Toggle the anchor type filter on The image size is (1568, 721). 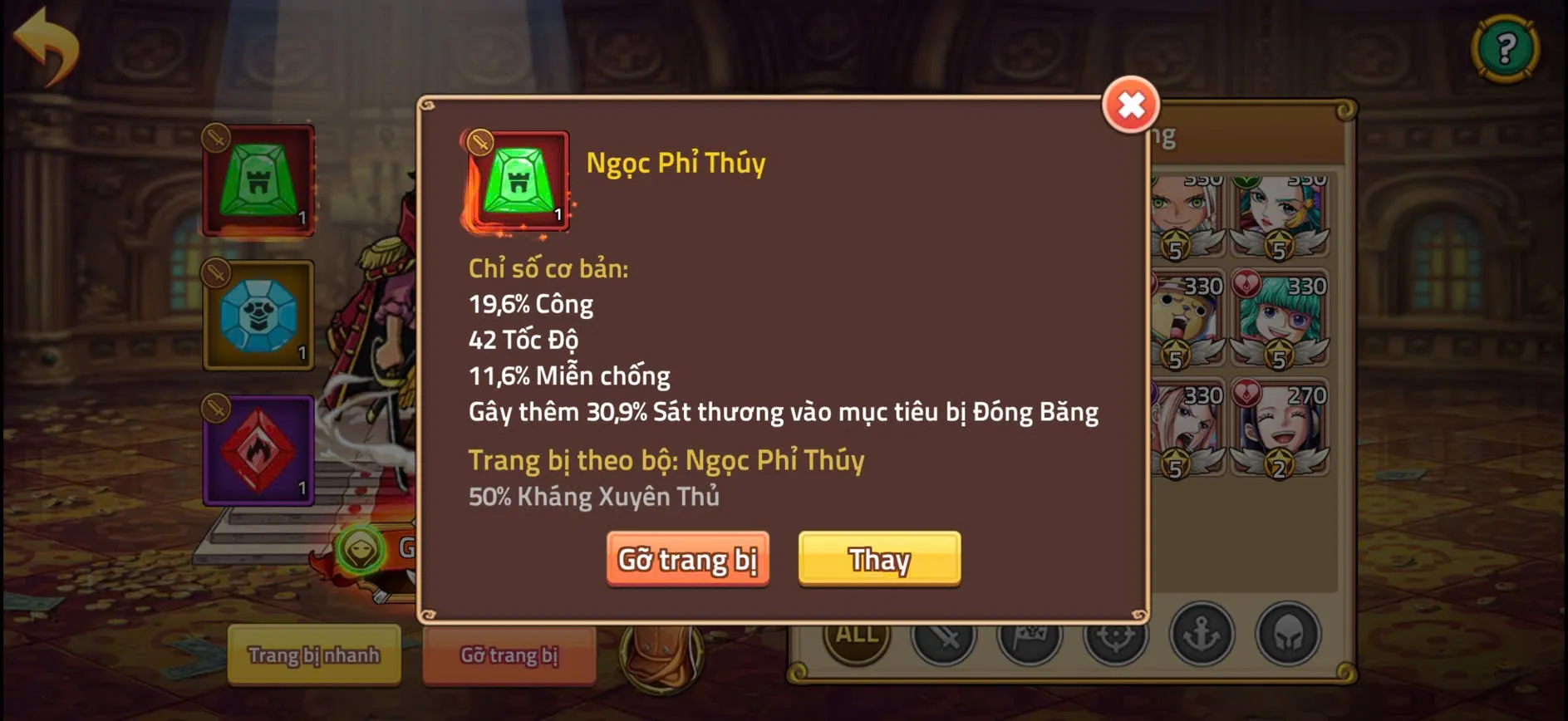(1202, 640)
